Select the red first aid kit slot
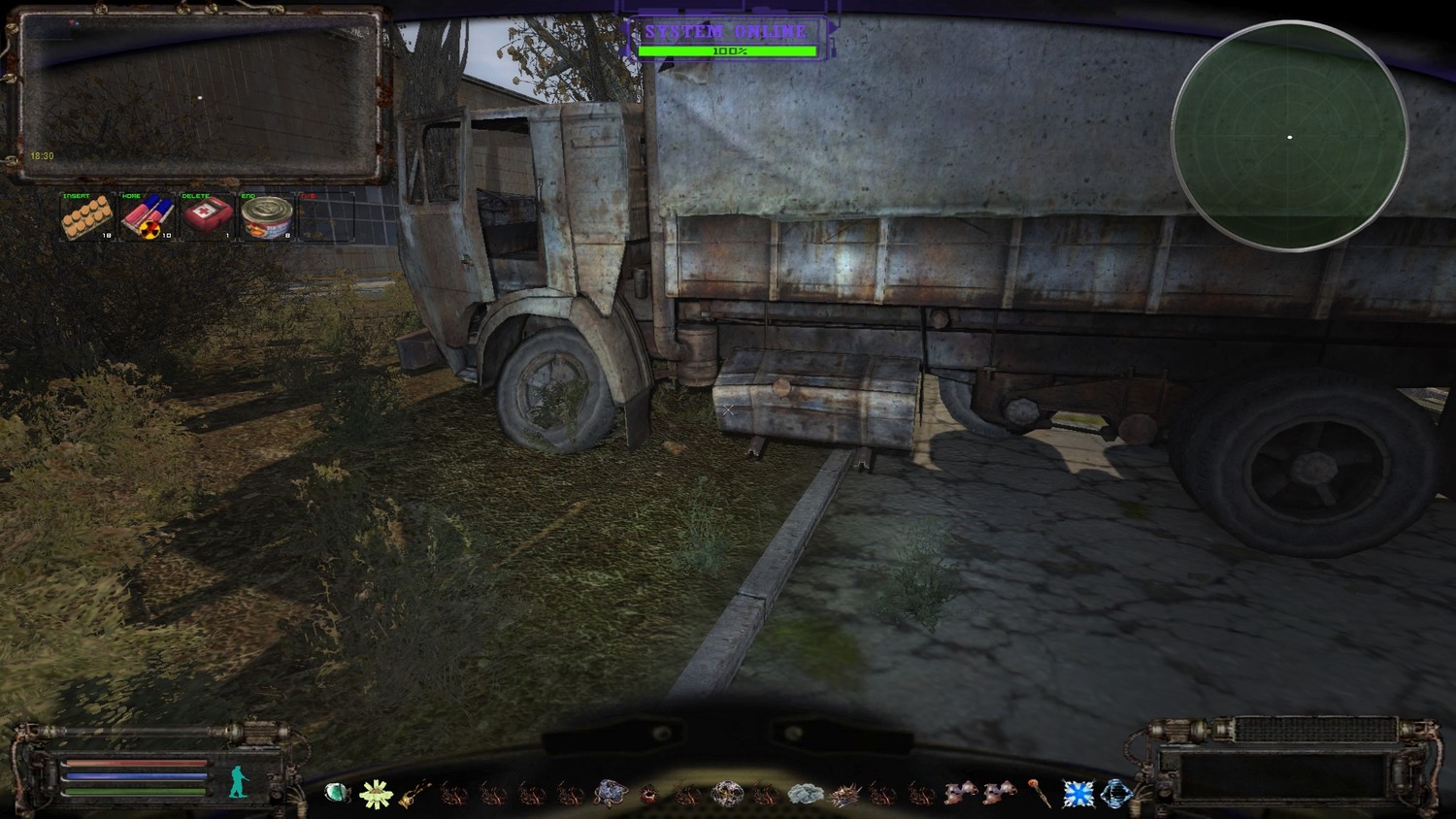 (x=207, y=216)
